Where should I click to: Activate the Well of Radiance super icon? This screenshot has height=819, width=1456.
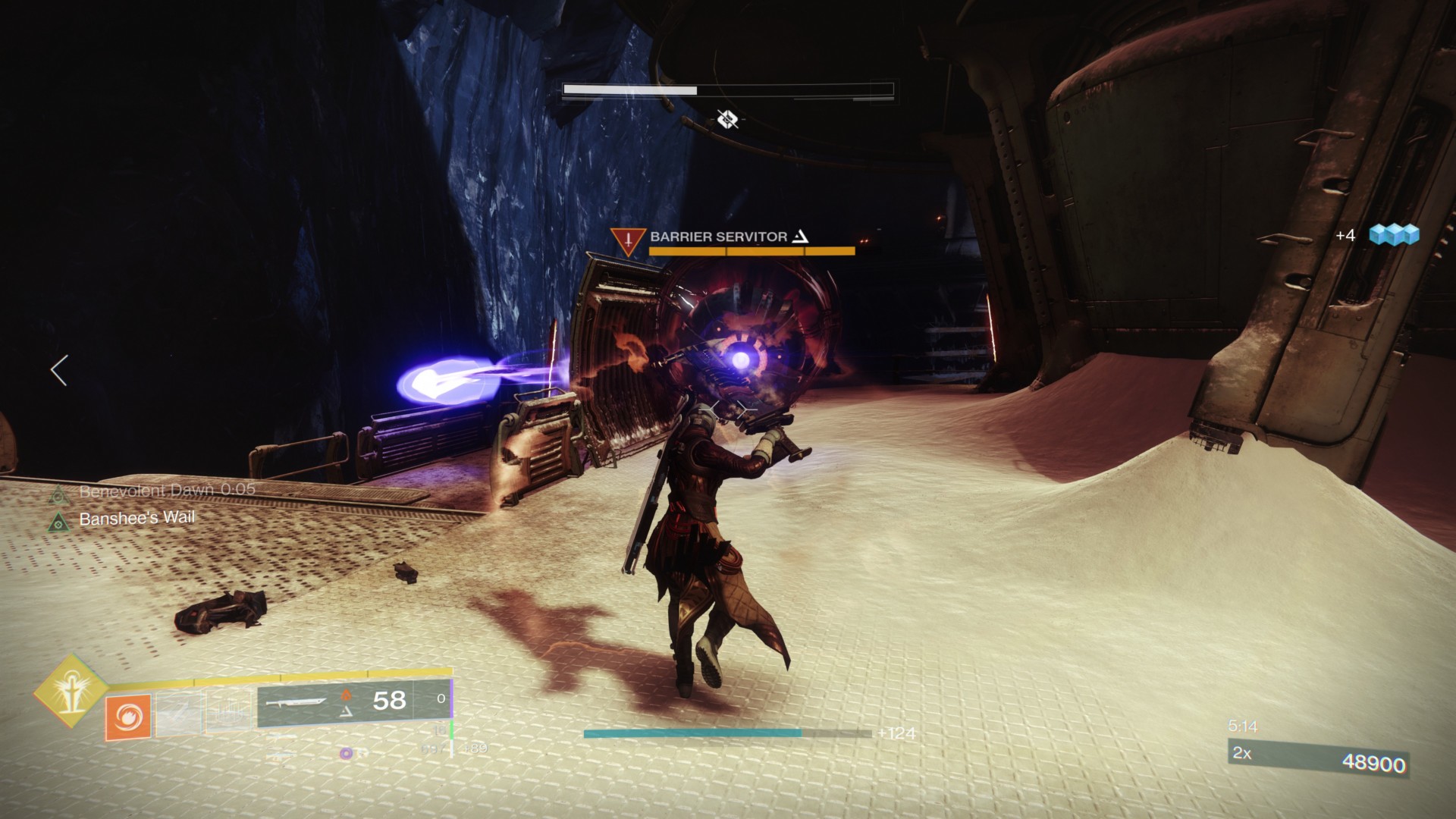click(x=70, y=689)
